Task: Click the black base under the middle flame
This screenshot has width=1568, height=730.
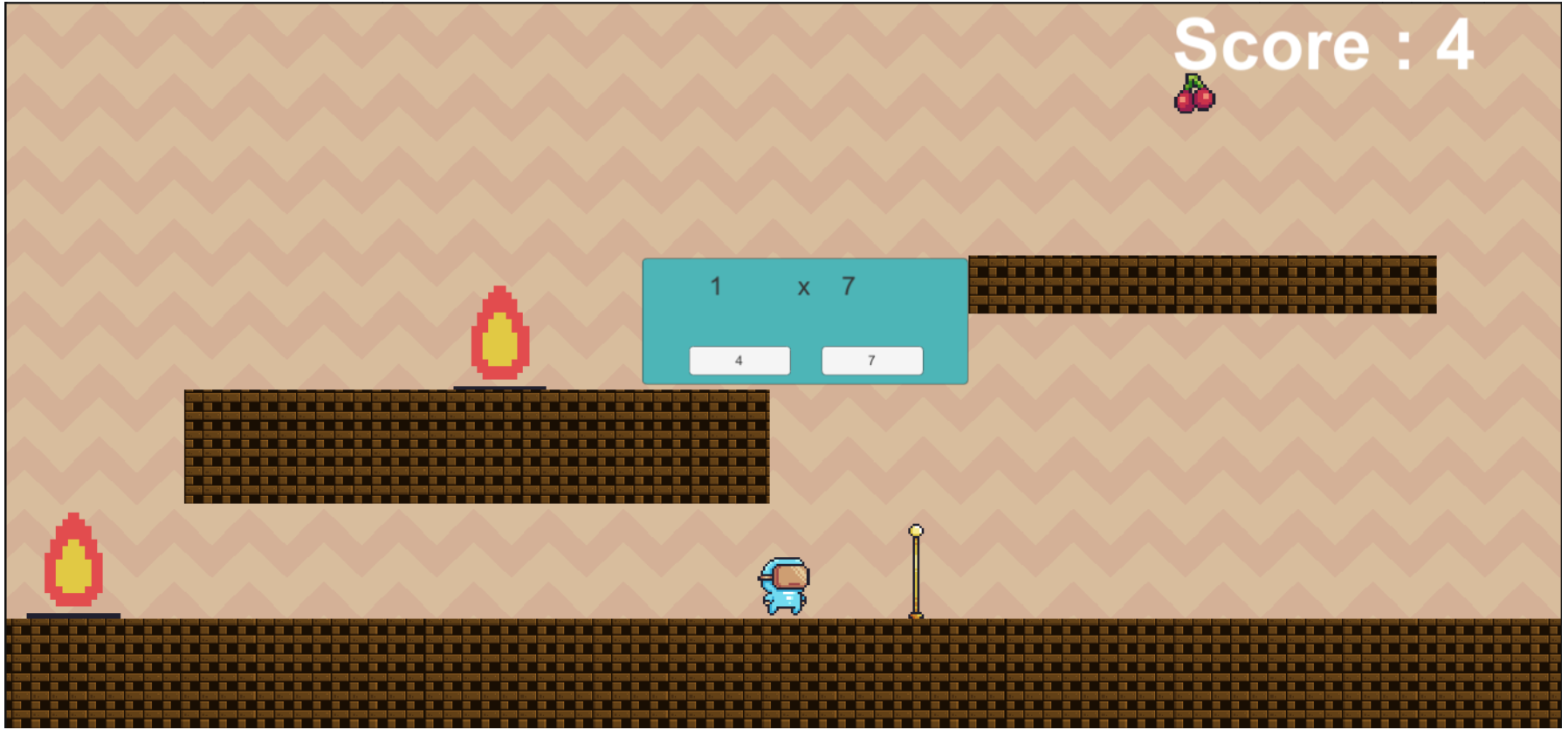Action: tap(500, 387)
